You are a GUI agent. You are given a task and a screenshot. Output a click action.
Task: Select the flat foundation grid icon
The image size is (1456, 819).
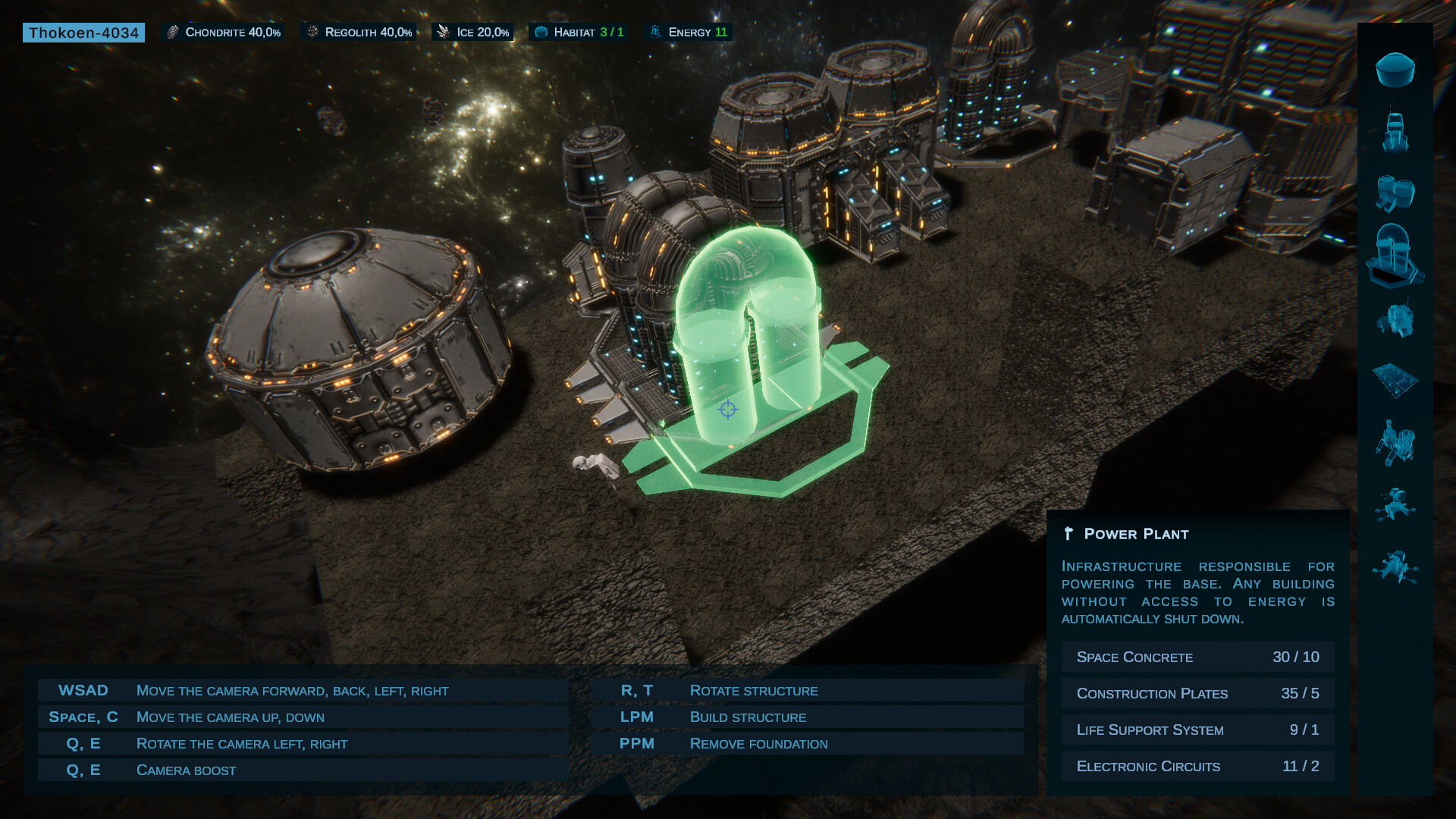click(x=1395, y=380)
